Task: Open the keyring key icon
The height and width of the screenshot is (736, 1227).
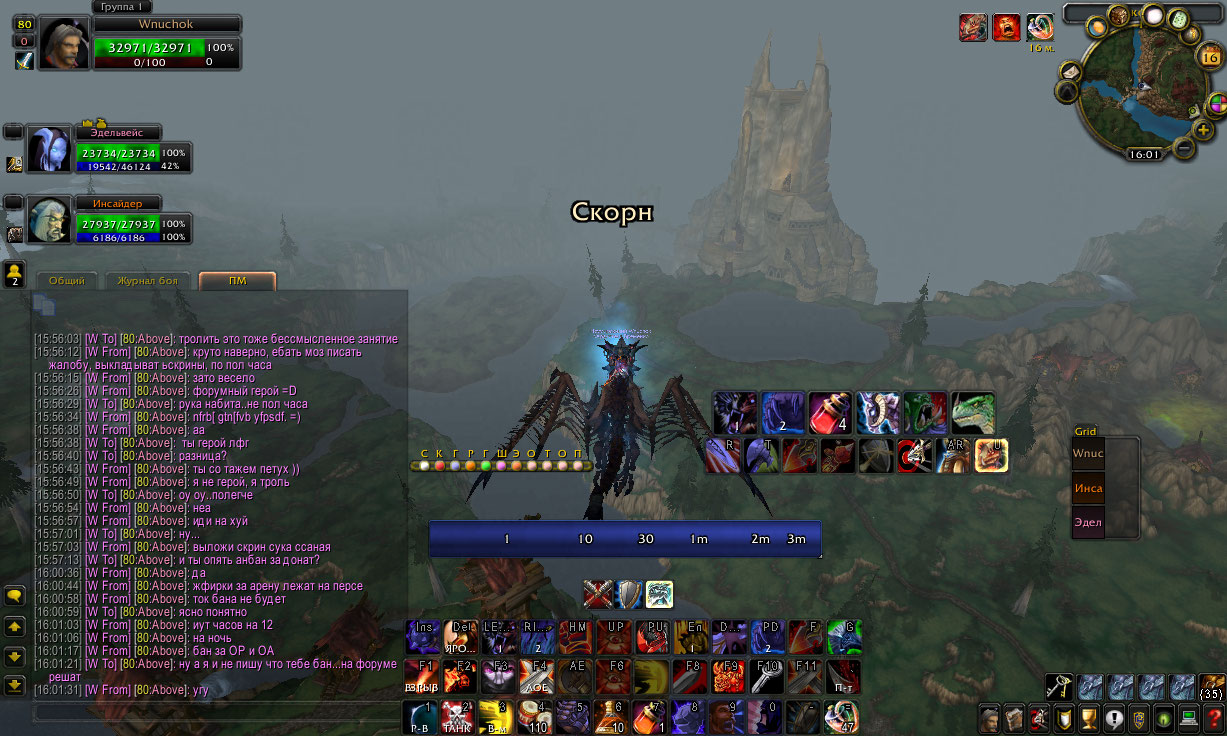Action: click(1059, 687)
